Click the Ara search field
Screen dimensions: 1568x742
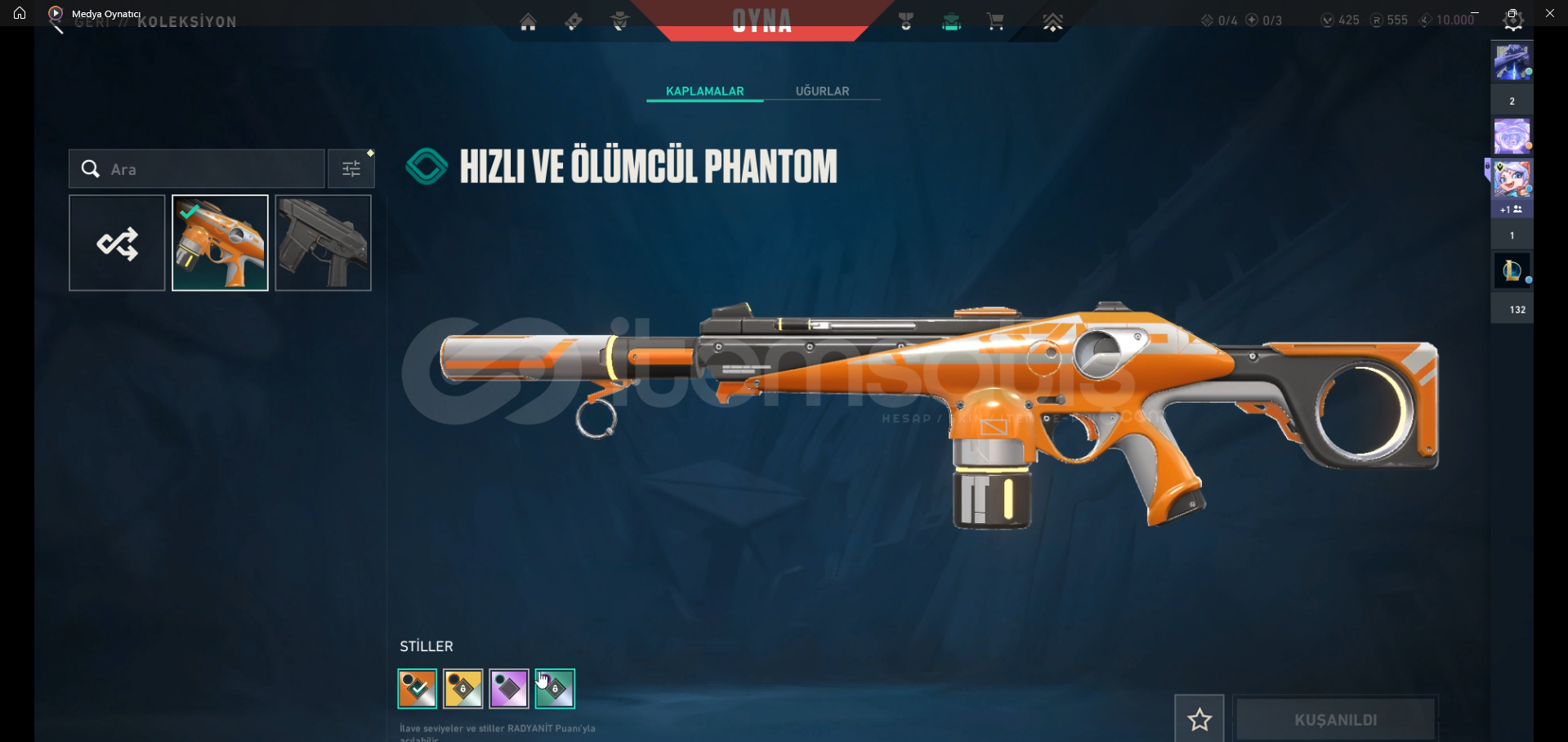point(204,169)
